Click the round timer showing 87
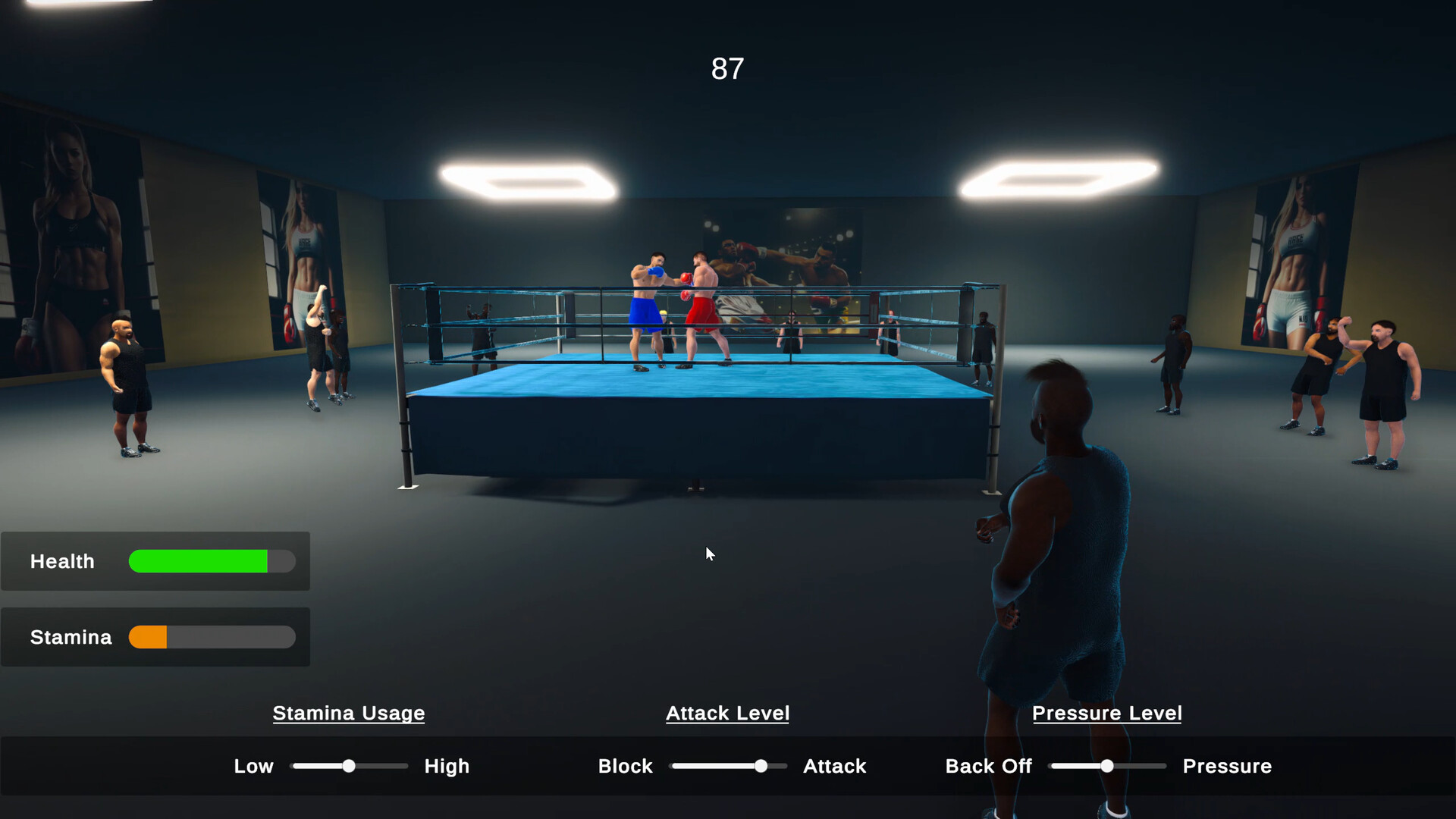Image resolution: width=1456 pixels, height=819 pixels. (727, 69)
